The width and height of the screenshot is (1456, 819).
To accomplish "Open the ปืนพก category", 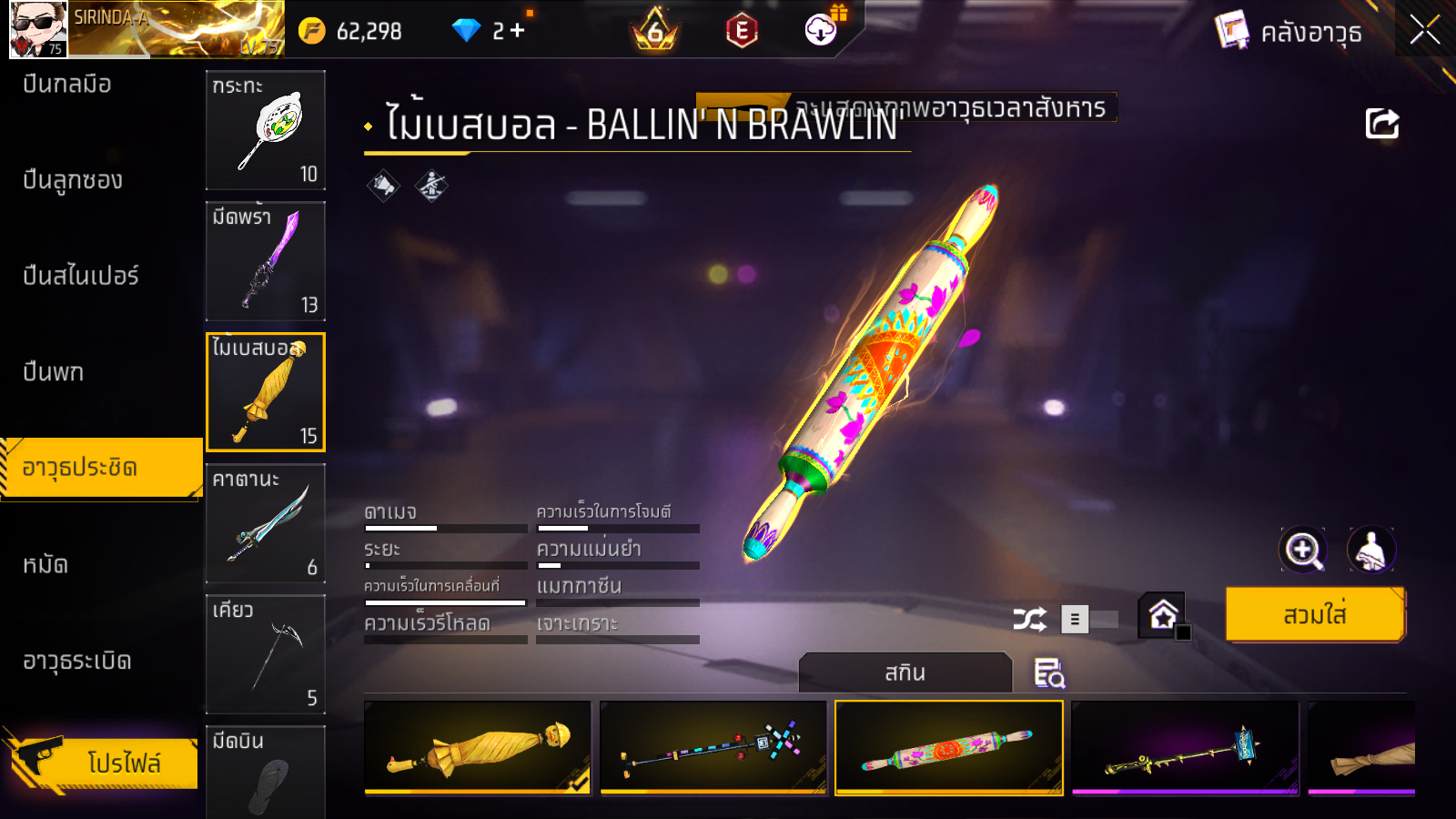I will click(54, 372).
